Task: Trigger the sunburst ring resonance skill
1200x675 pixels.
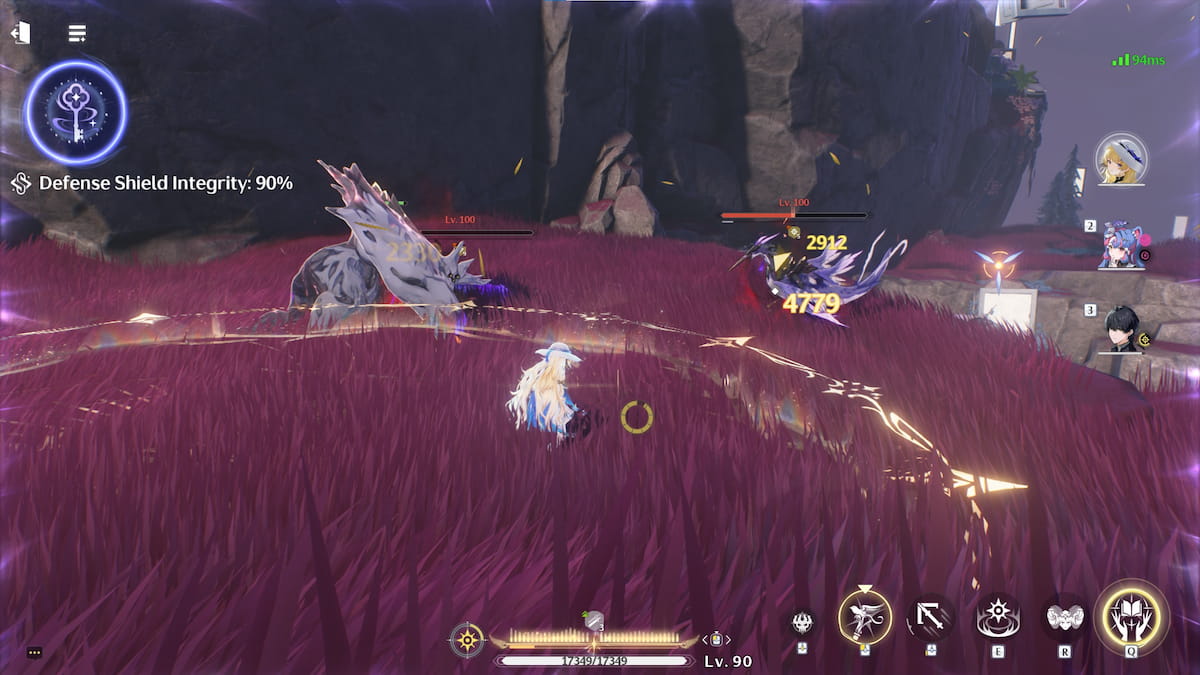Action: (998, 619)
